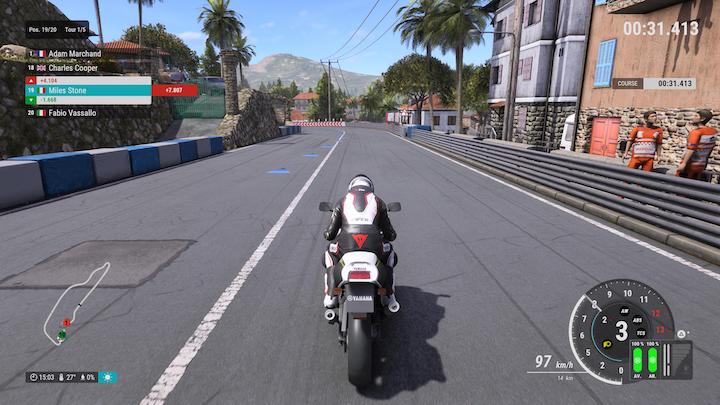Toggle the AW anti-wheelie indicator
The height and width of the screenshot is (405, 720).
pos(622,310)
